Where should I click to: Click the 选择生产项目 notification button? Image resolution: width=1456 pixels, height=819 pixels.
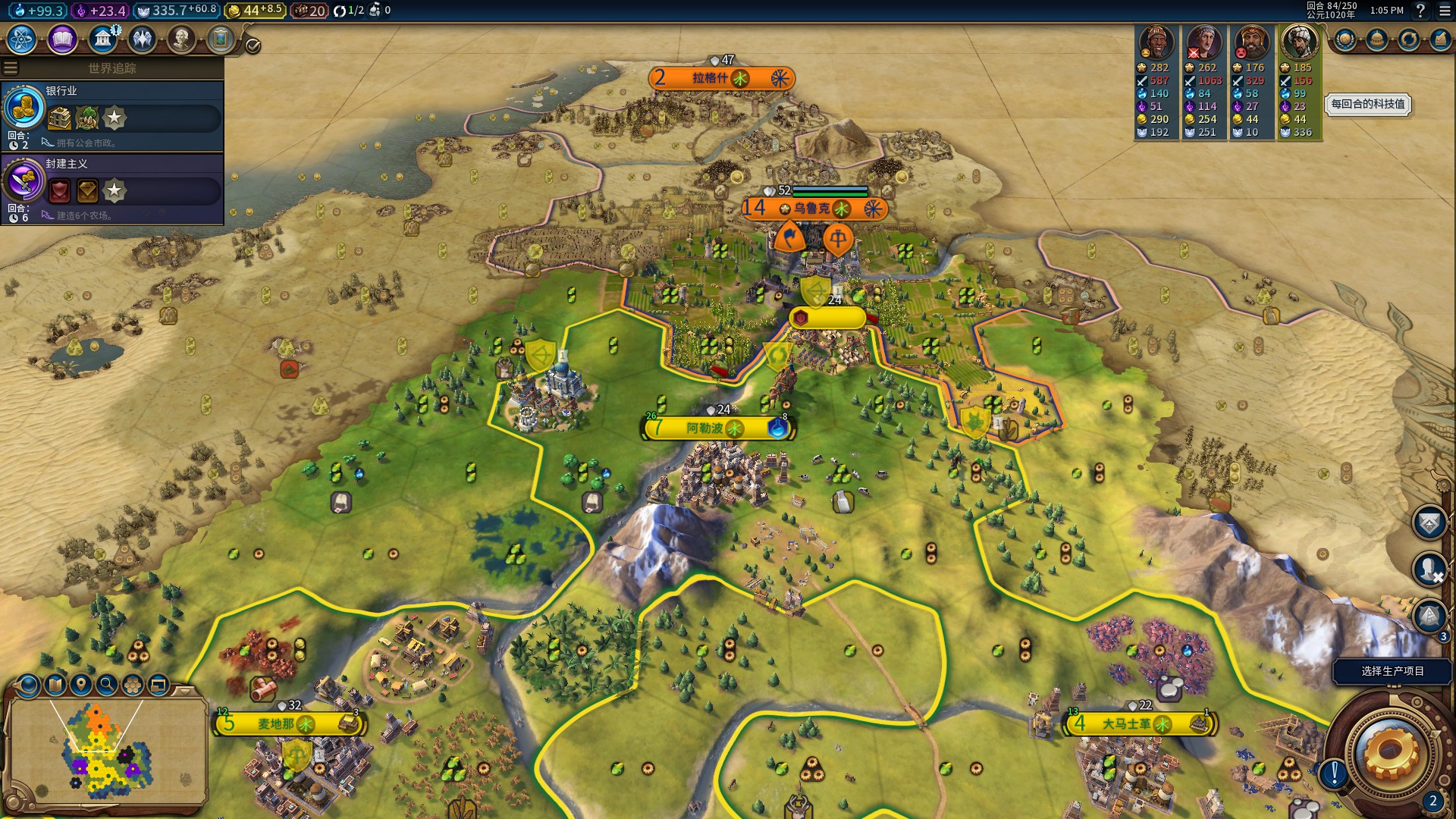[1392, 671]
